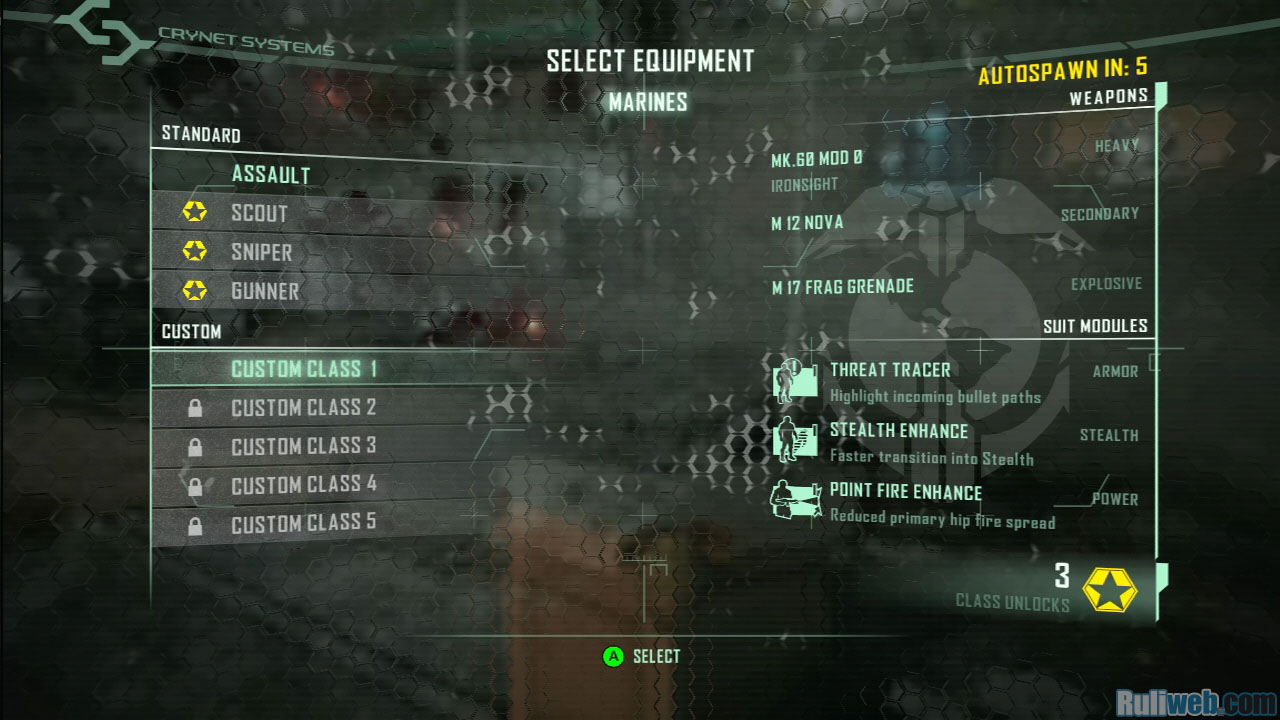Select the Stealth Enhance module
This screenshot has height=720, width=1280.
[x=898, y=432]
